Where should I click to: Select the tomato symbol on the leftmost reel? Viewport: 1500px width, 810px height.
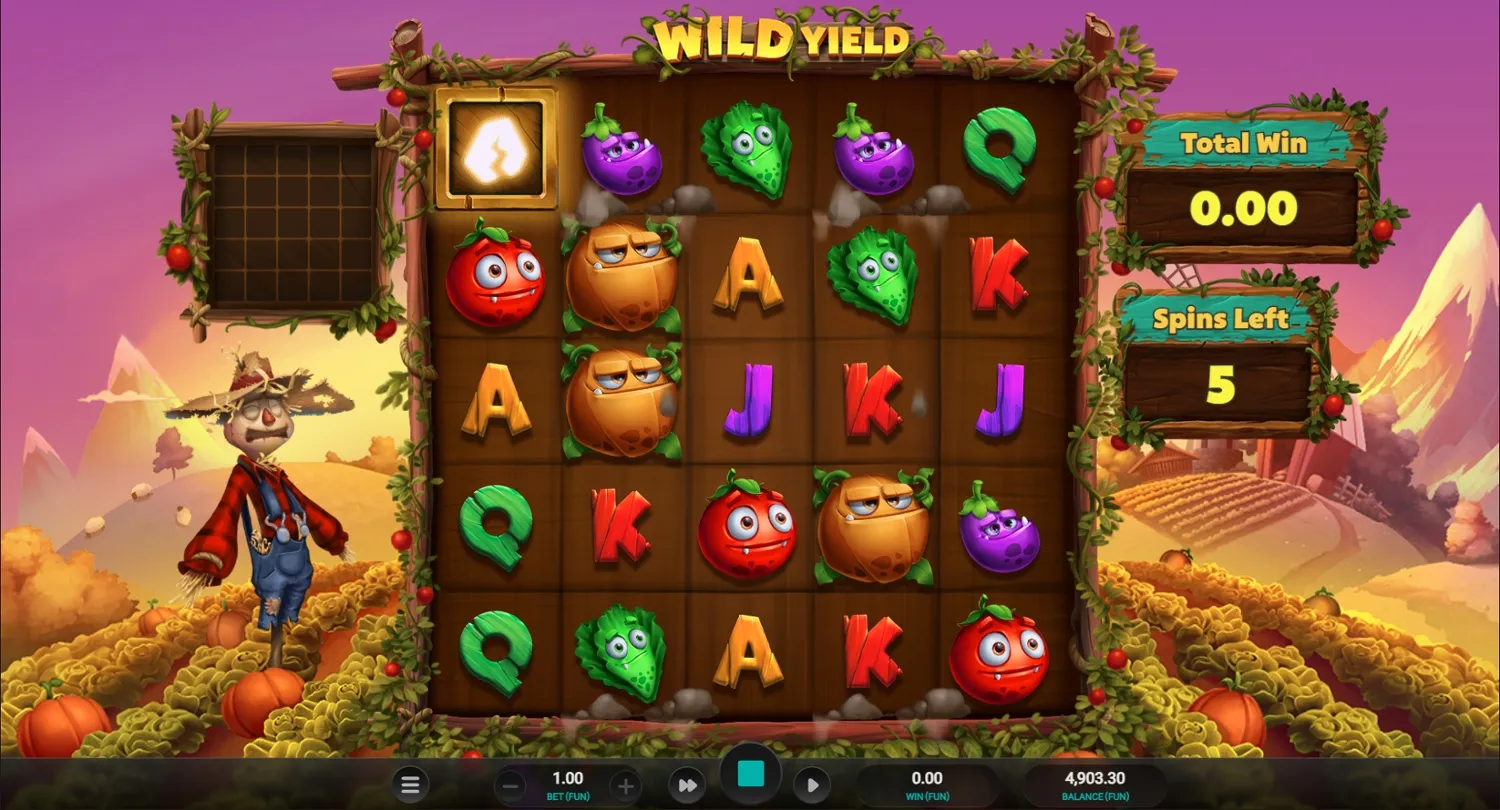click(x=497, y=277)
